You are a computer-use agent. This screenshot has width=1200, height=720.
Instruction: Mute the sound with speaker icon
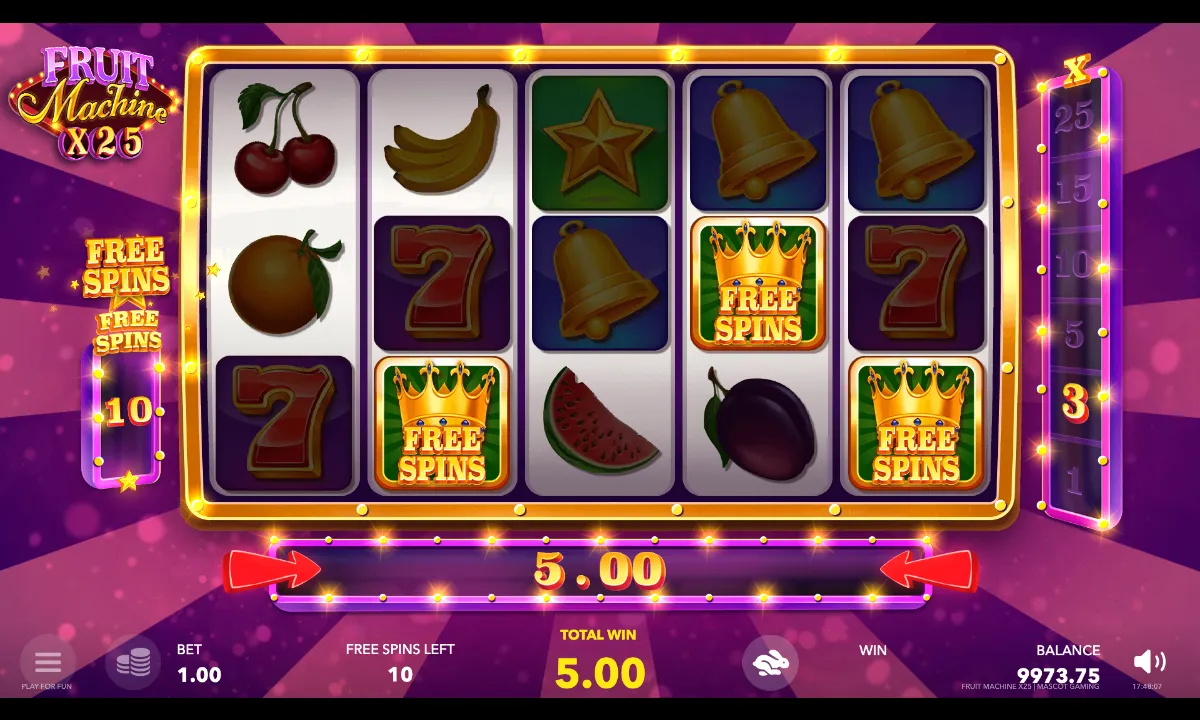click(x=1149, y=661)
